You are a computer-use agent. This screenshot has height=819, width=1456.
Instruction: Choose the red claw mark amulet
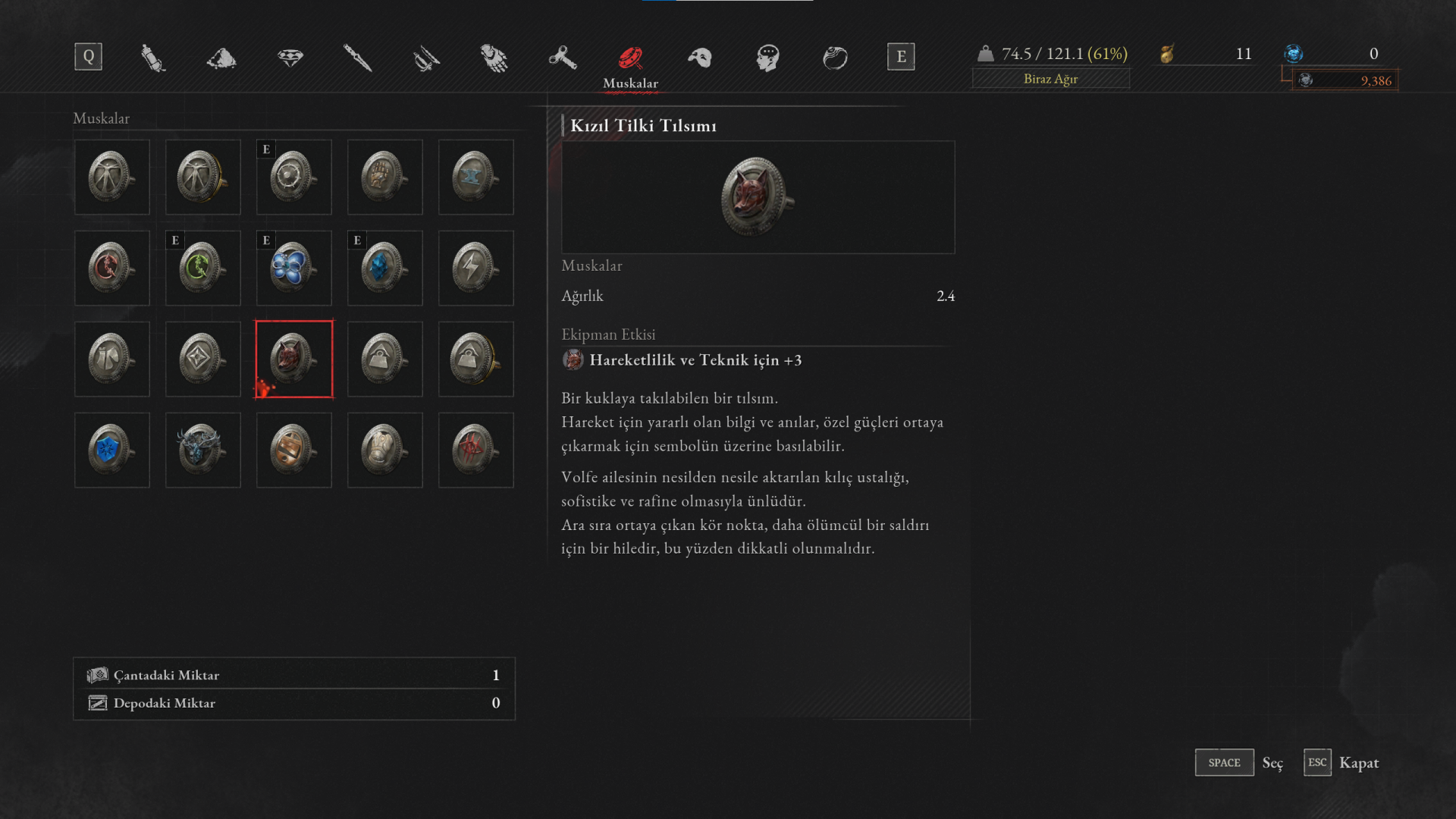(476, 450)
